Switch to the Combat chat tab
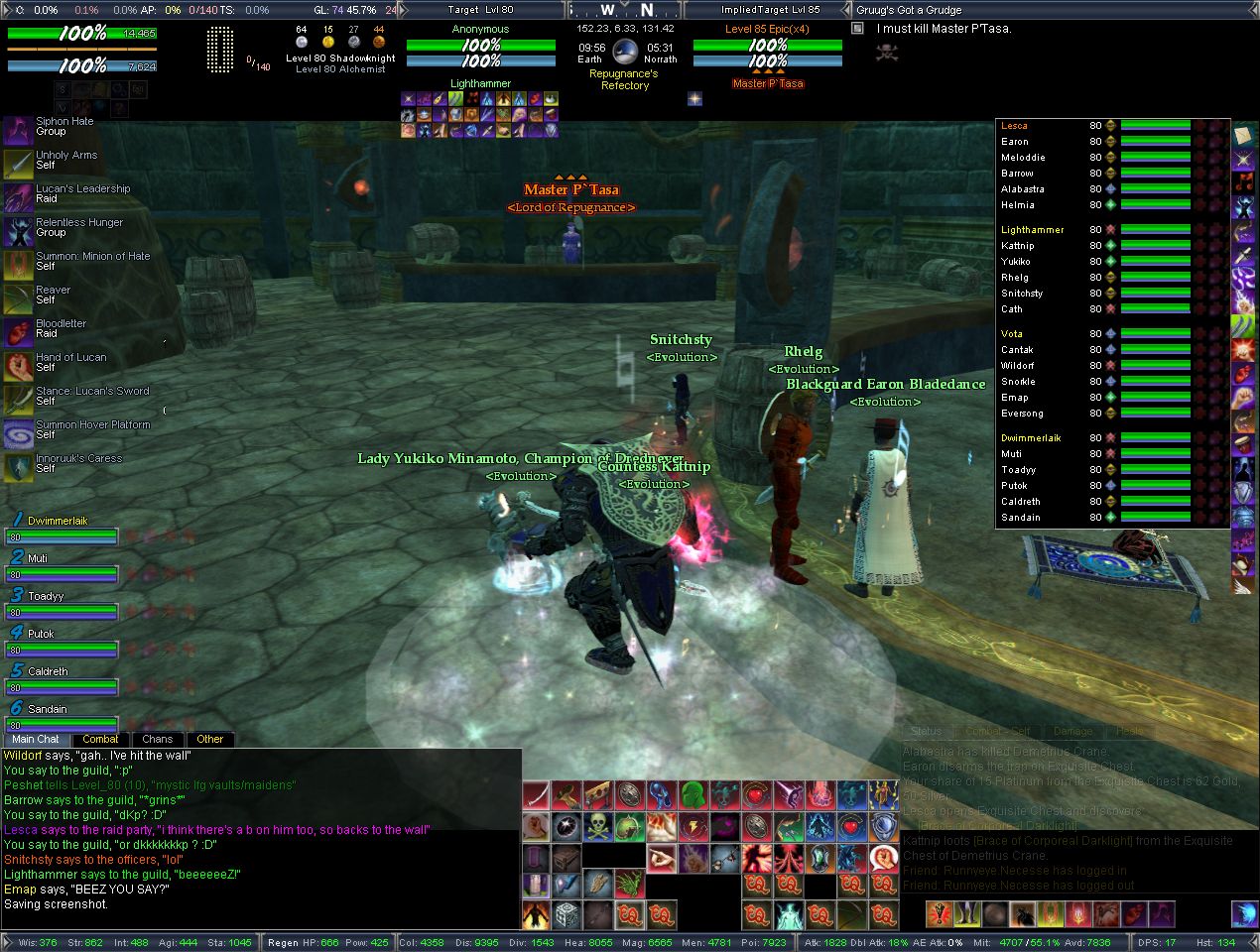 point(100,739)
